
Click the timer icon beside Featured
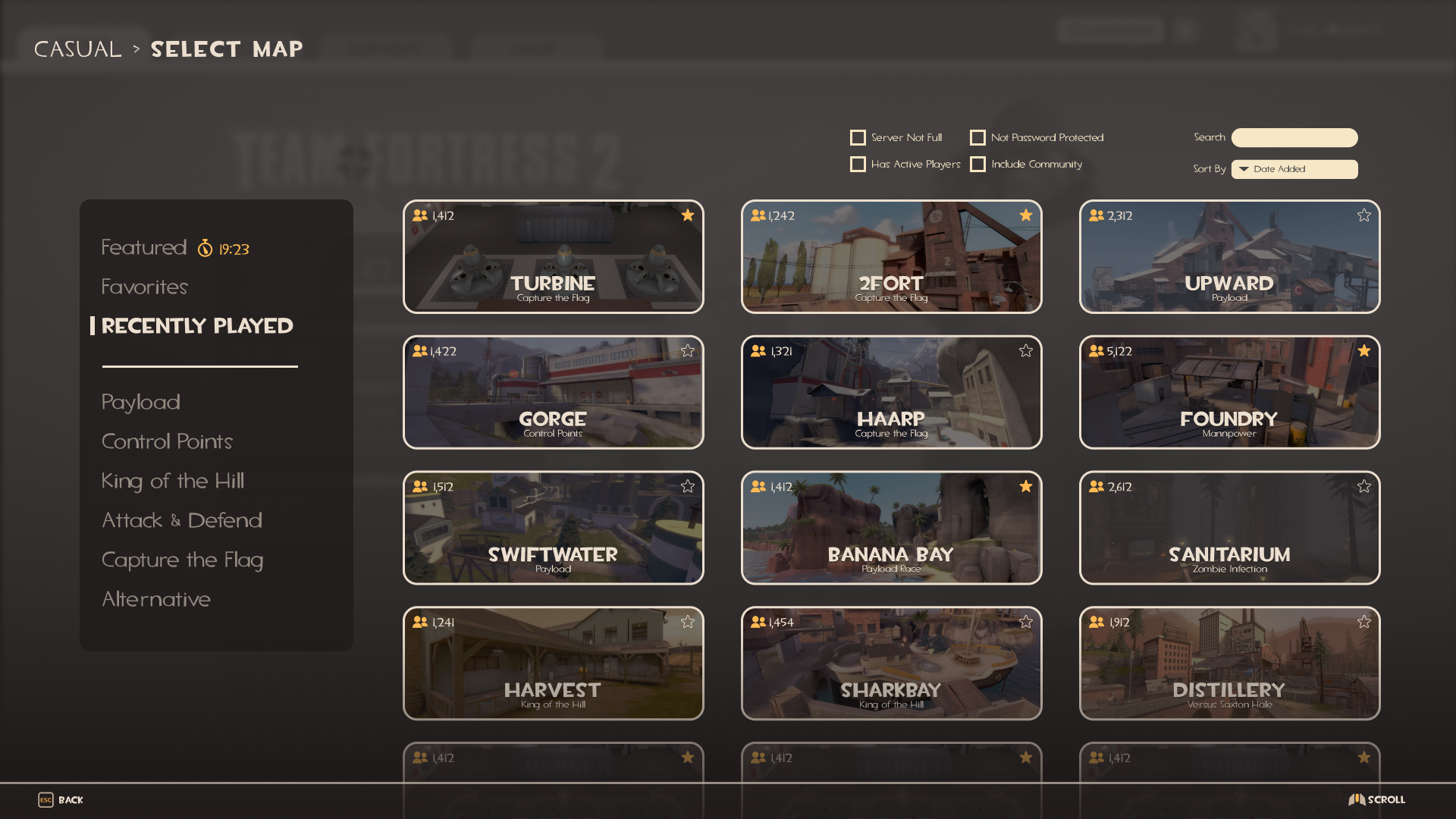coord(206,248)
